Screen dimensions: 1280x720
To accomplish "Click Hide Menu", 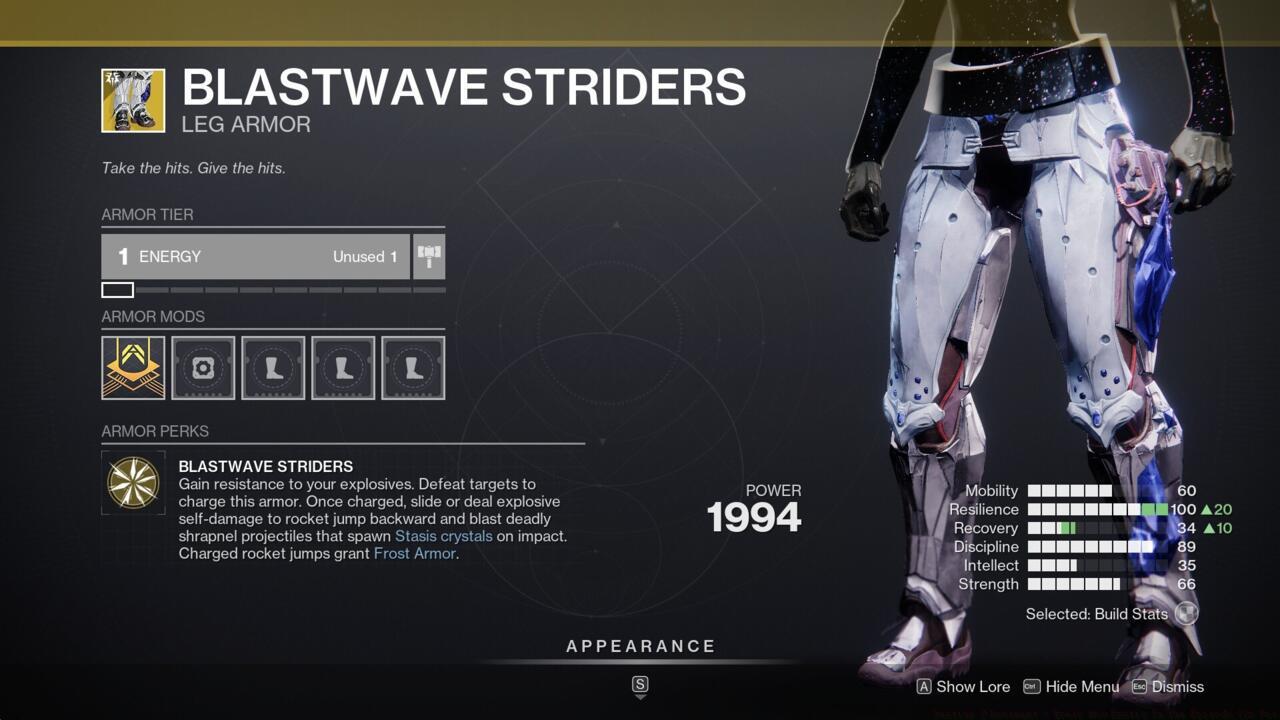I will click(x=1083, y=687).
